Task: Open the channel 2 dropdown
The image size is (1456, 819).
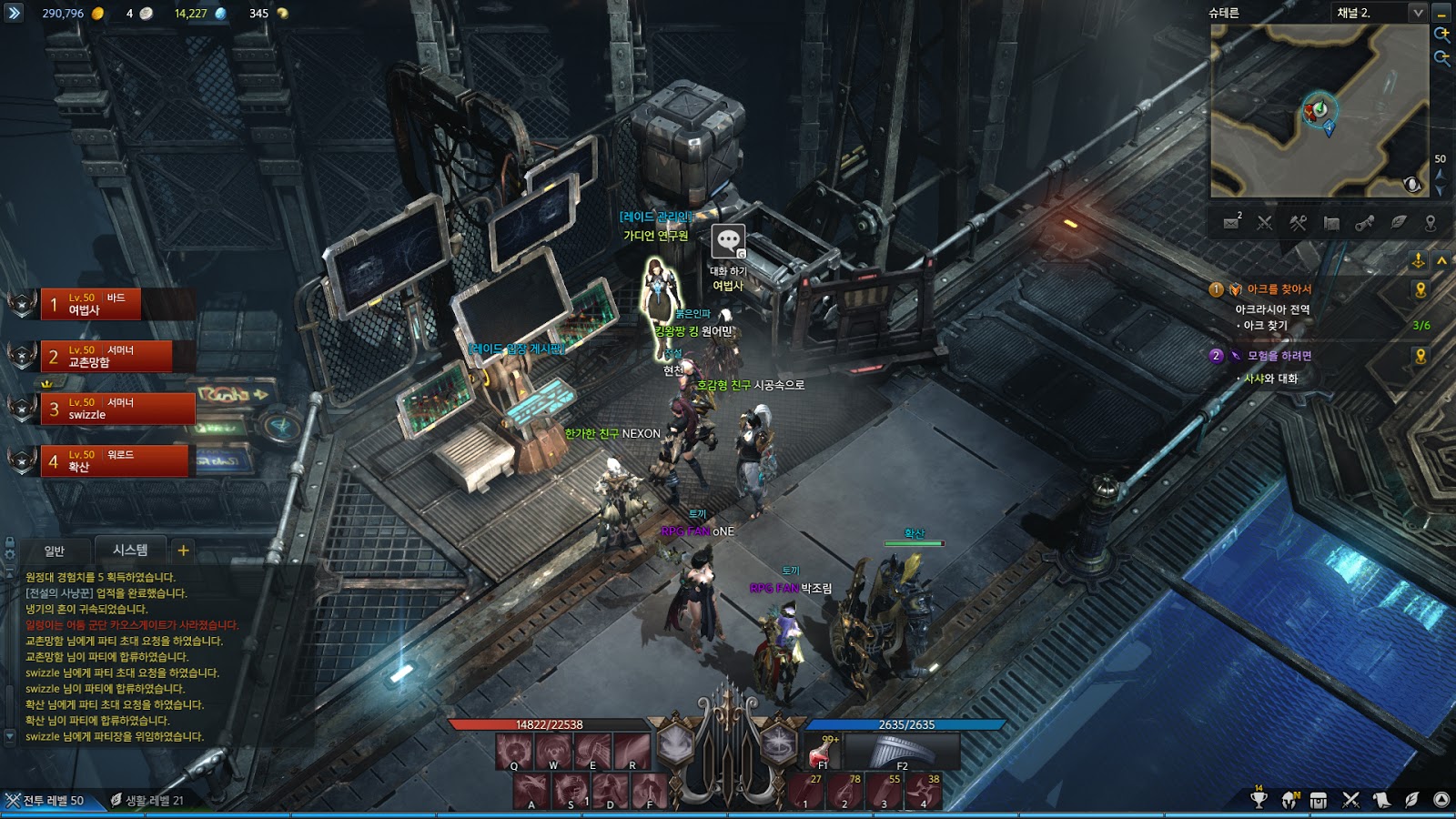Action: (x=1417, y=13)
